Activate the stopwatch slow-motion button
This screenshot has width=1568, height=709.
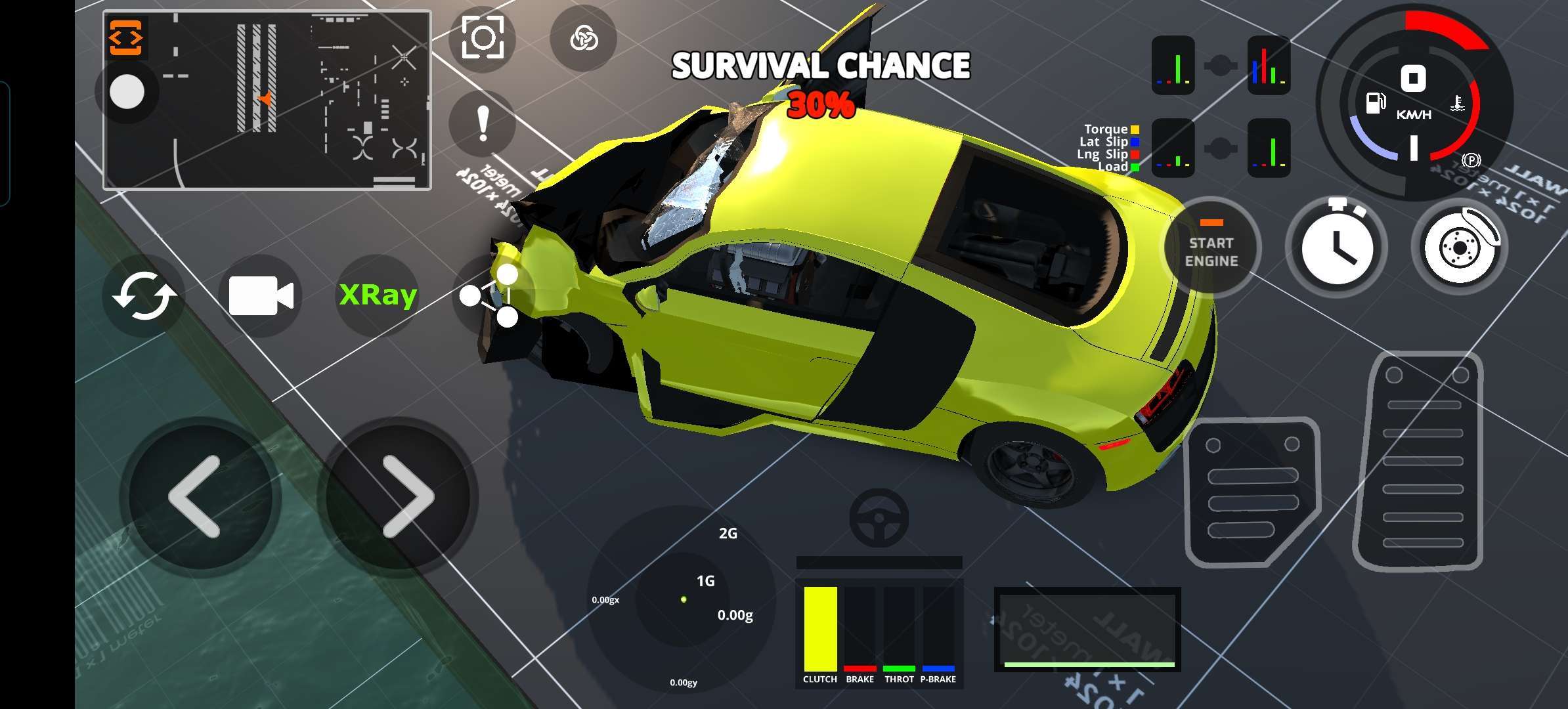point(1336,247)
